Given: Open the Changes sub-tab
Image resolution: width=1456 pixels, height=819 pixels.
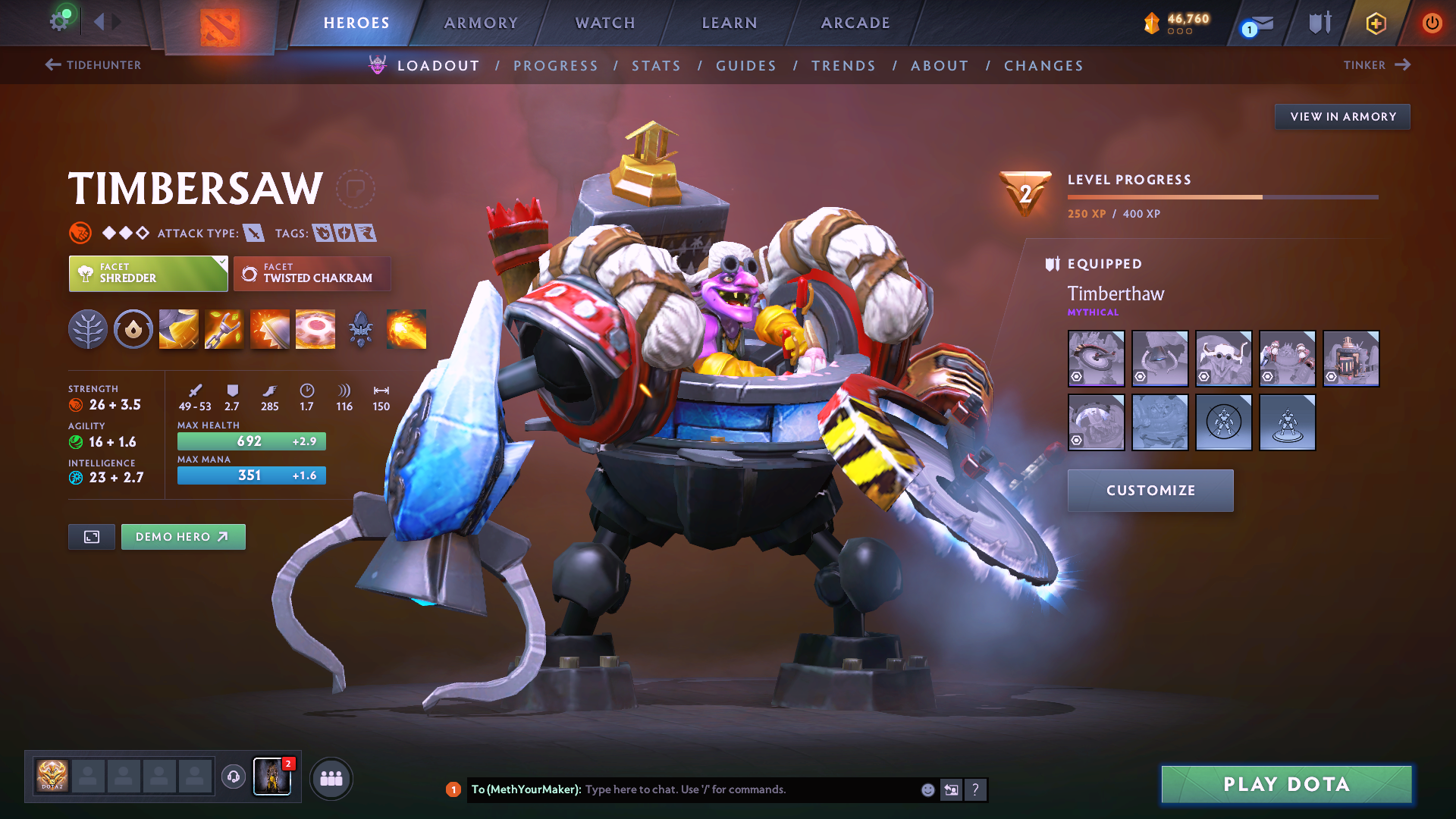Looking at the screenshot, I should (x=1043, y=66).
